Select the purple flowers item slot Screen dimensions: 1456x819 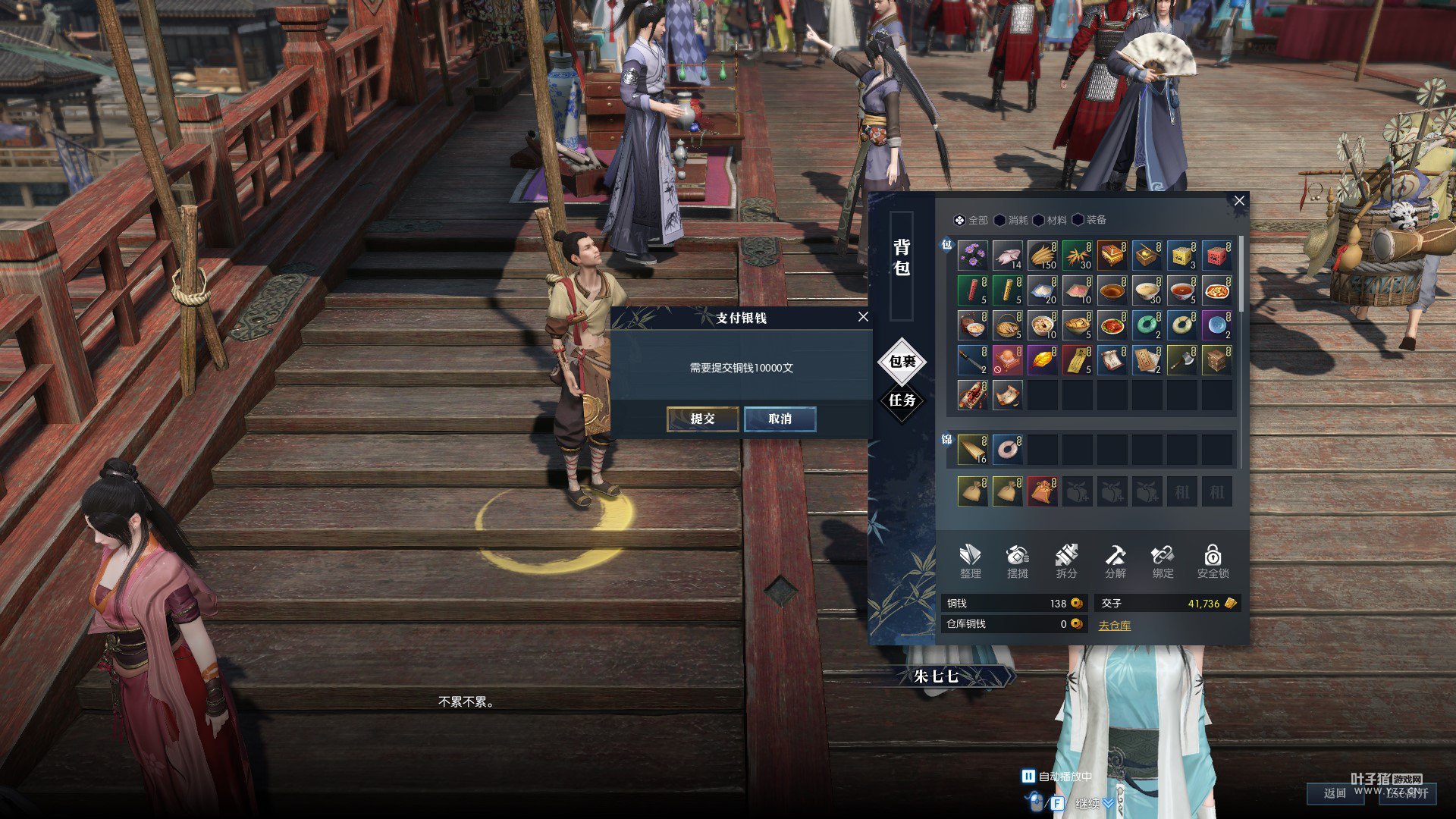pos(972,256)
